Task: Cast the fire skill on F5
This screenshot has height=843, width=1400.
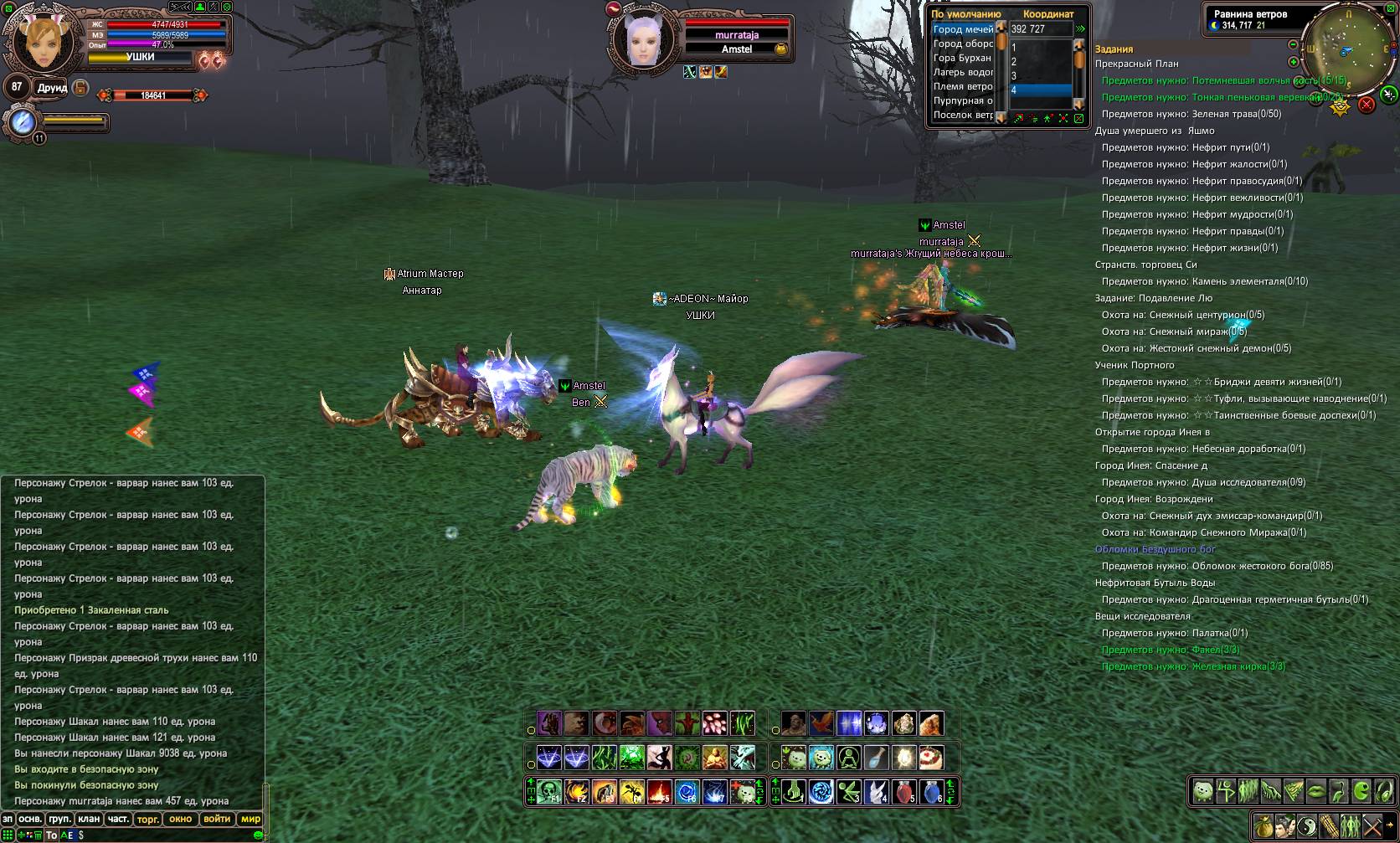Action: pyautogui.click(x=659, y=792)
